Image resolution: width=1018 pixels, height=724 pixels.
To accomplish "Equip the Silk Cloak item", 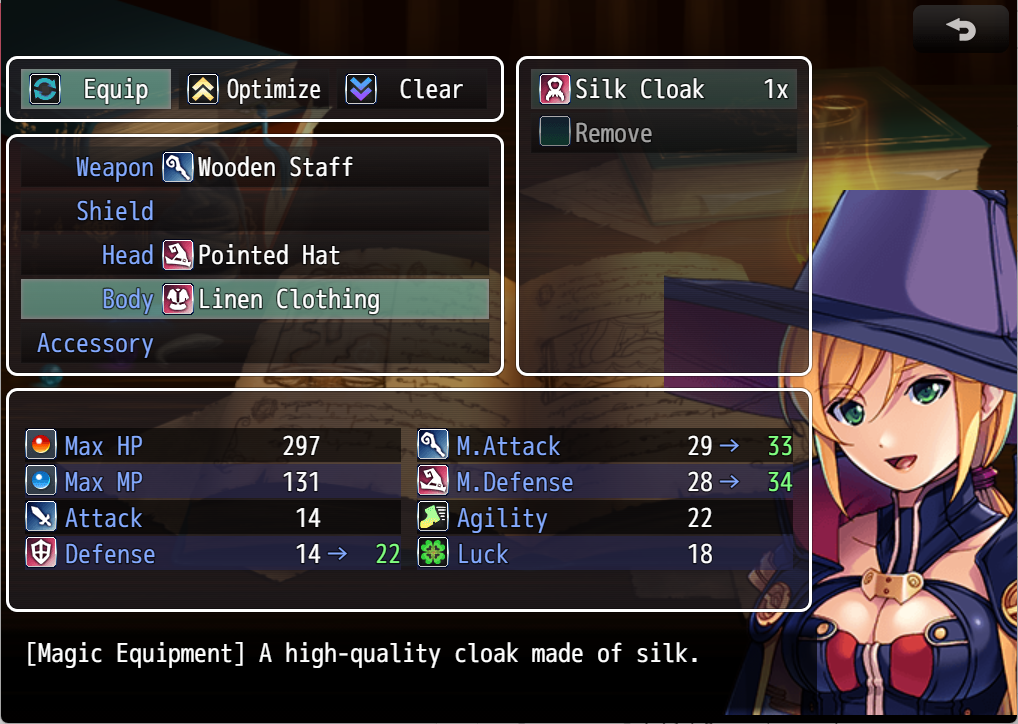I will point(664,90).
